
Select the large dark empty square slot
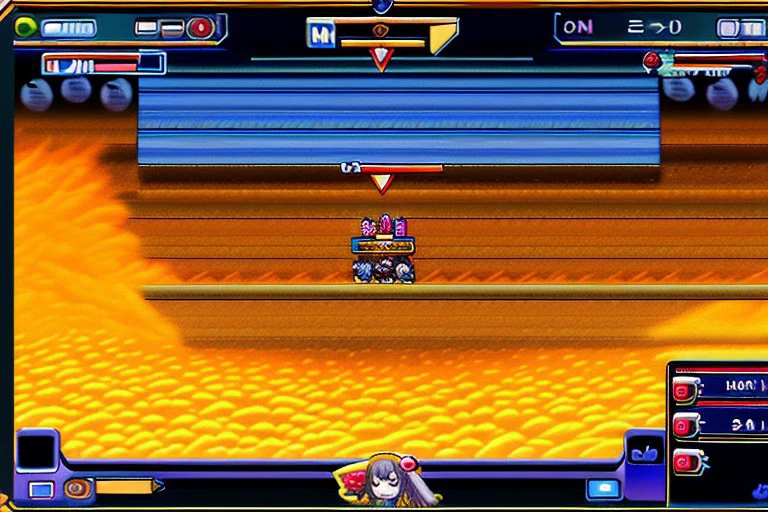[38, 451]
